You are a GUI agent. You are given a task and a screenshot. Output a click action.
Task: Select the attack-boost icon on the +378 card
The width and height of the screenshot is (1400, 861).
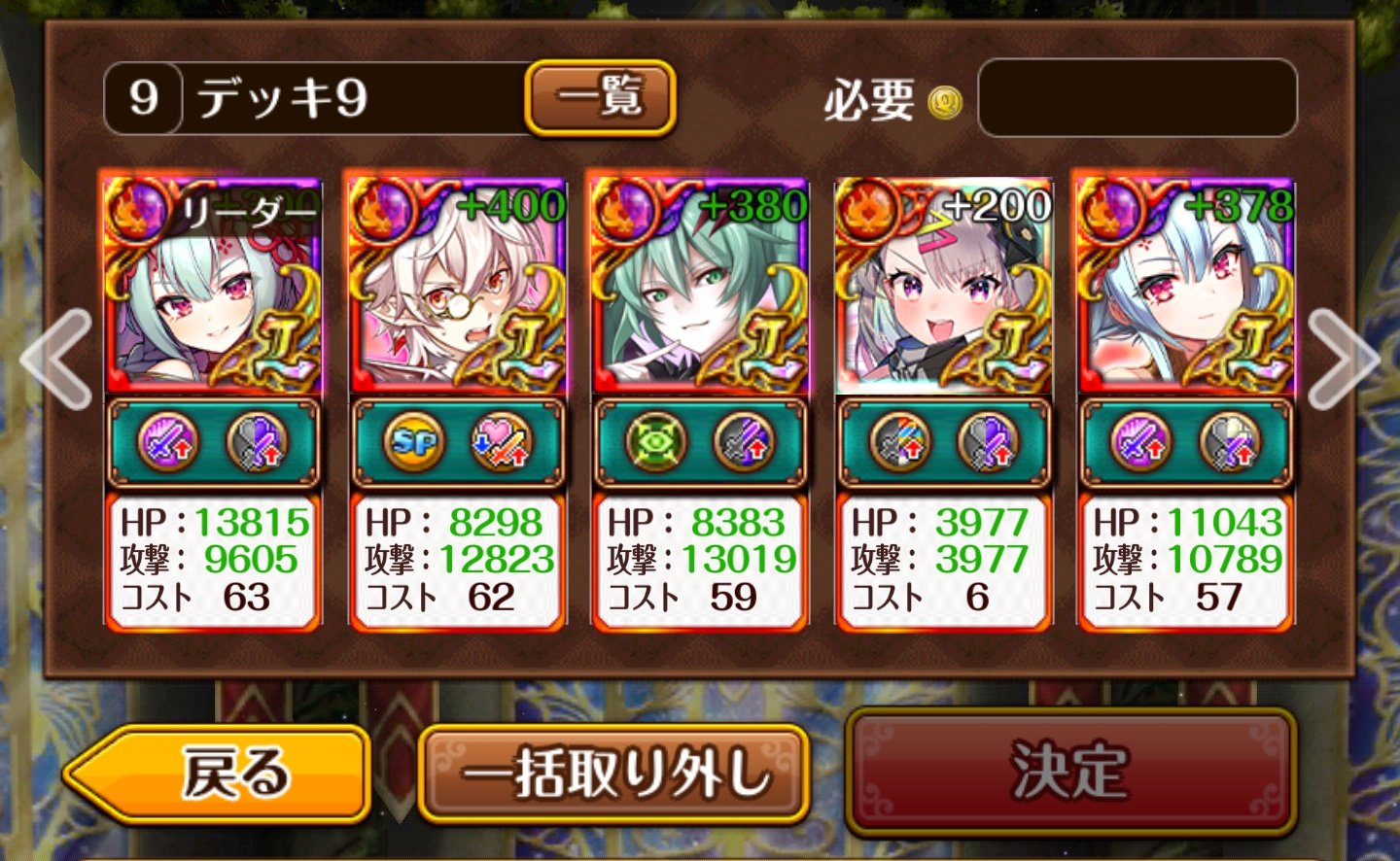click(1139, 442)
